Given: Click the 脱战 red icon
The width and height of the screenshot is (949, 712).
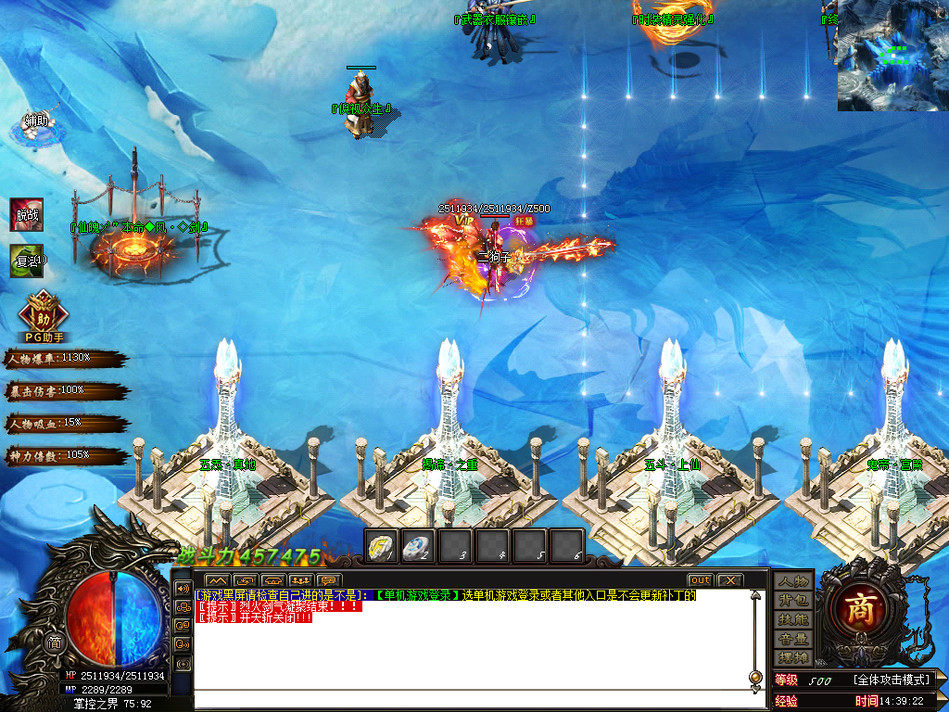Looking at the screenshot, I should (x=27, y=214).
